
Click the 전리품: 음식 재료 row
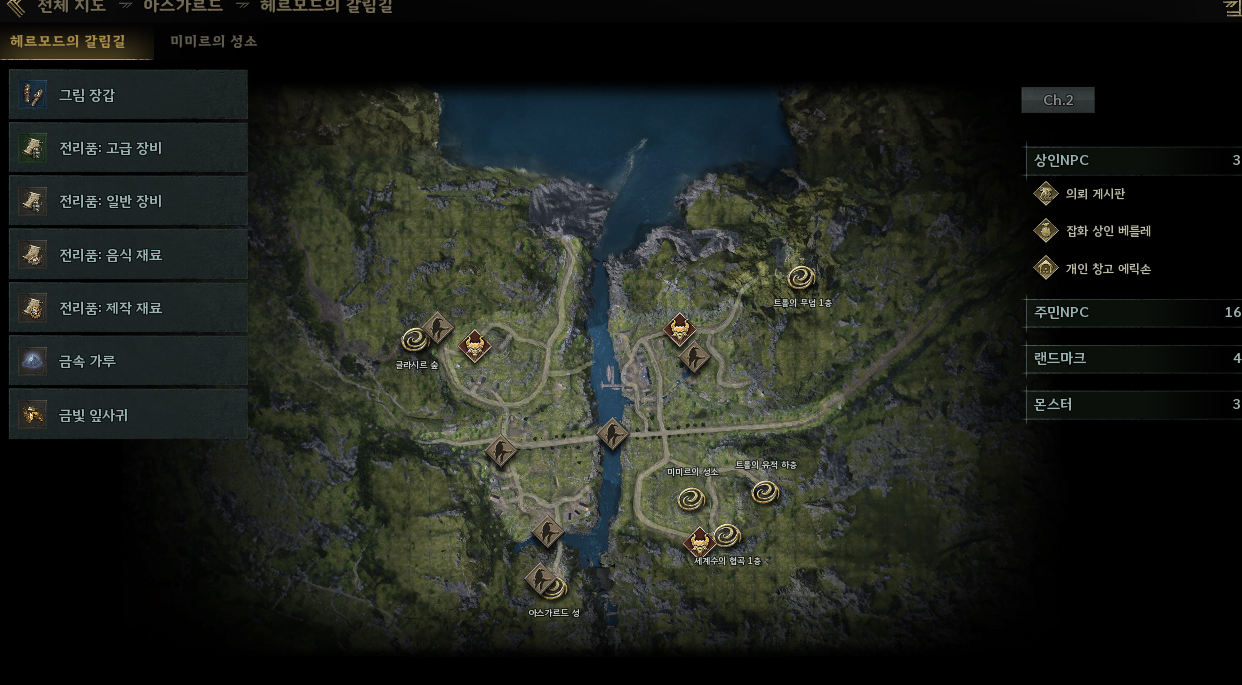tap(128, 255)
